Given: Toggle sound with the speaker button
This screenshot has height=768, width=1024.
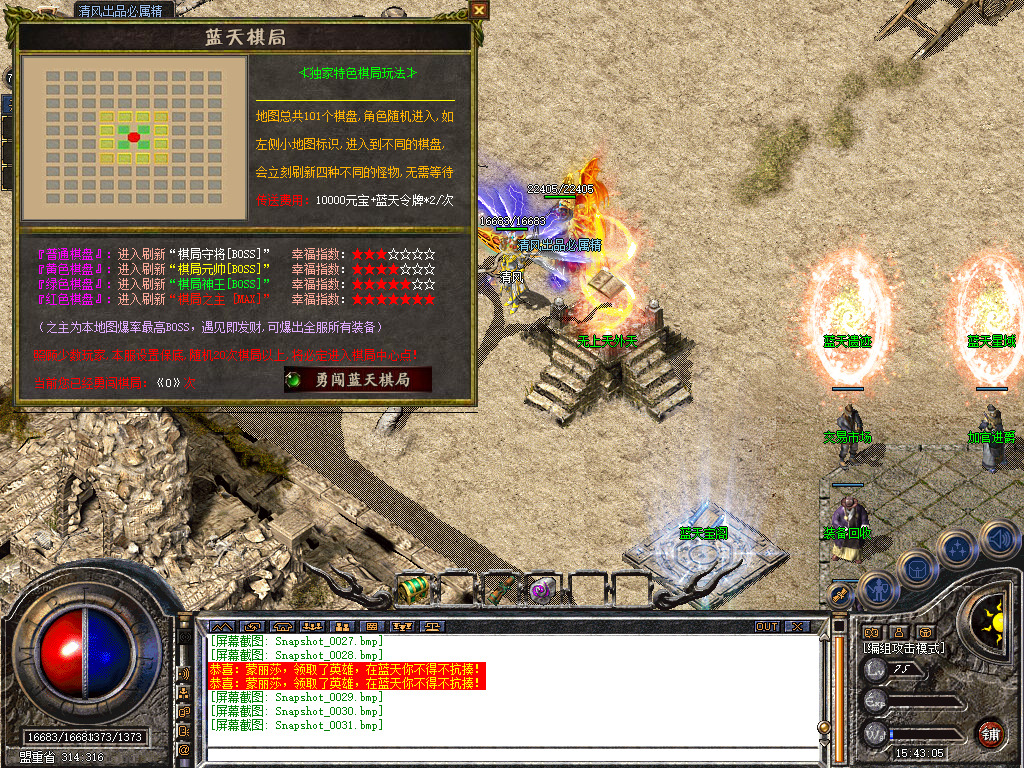Looking at the screenshot, I should click(x=998, y=538).
